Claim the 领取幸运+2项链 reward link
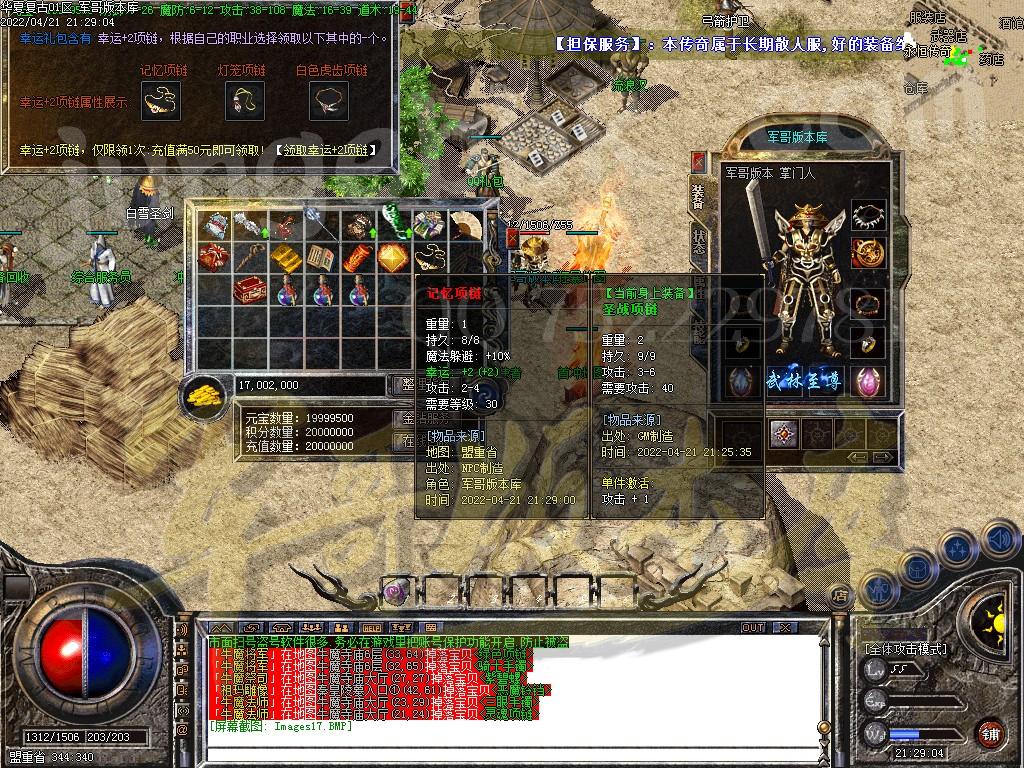 tap(326, 150)
